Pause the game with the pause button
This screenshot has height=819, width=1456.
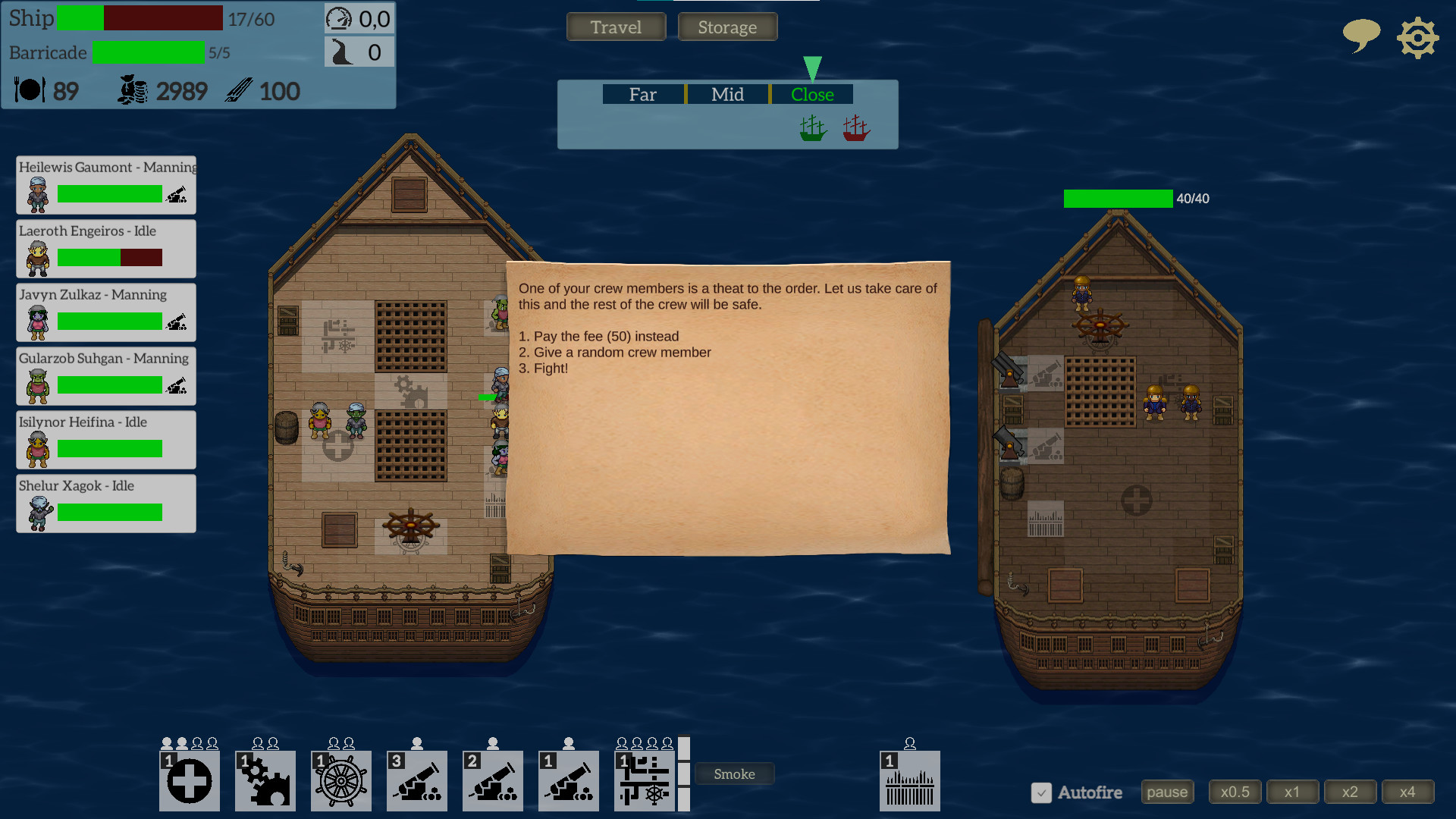pyautogui.click(x=1167, y=791)
